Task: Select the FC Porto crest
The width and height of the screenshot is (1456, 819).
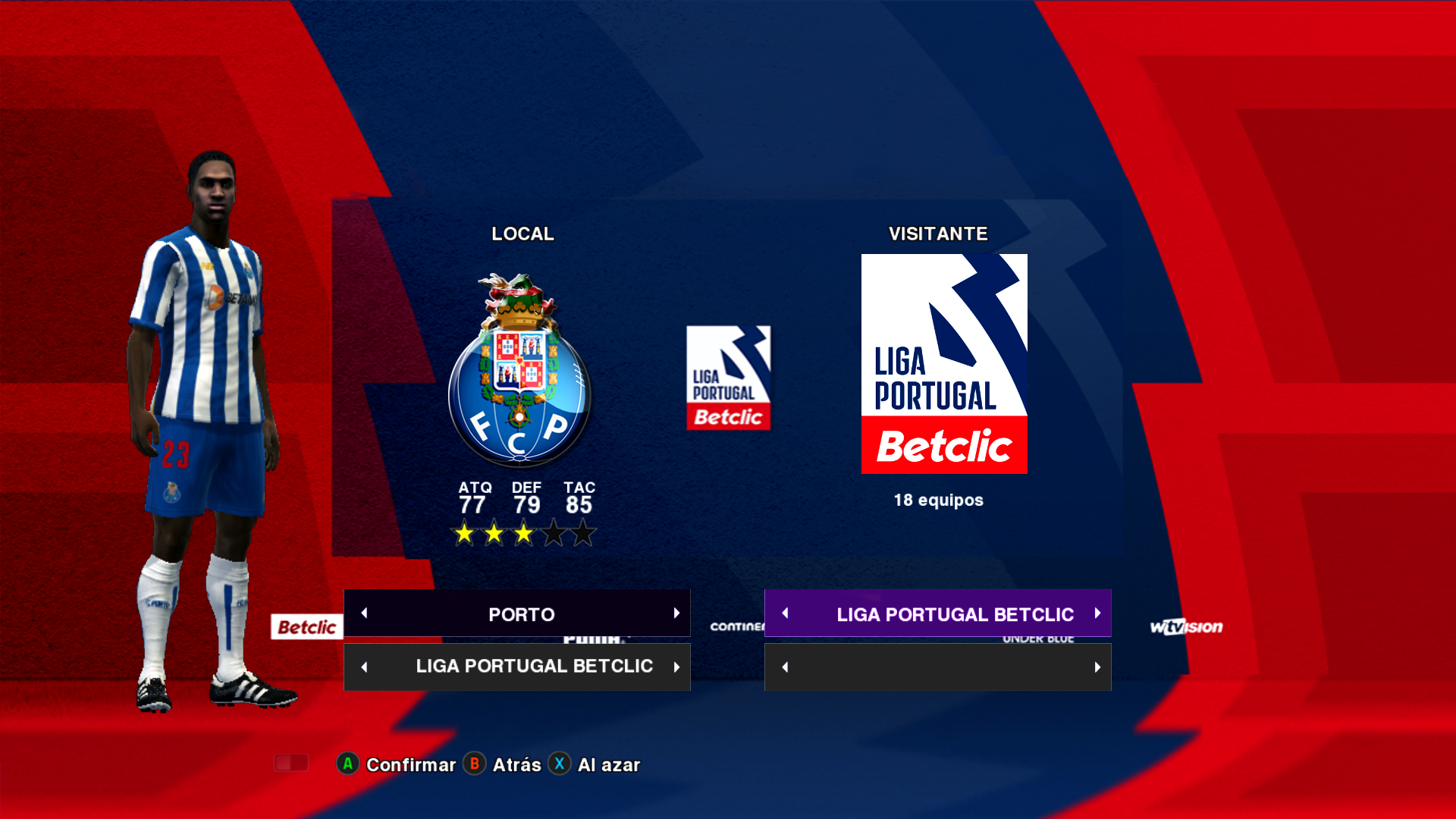Action: coord(519,371)
